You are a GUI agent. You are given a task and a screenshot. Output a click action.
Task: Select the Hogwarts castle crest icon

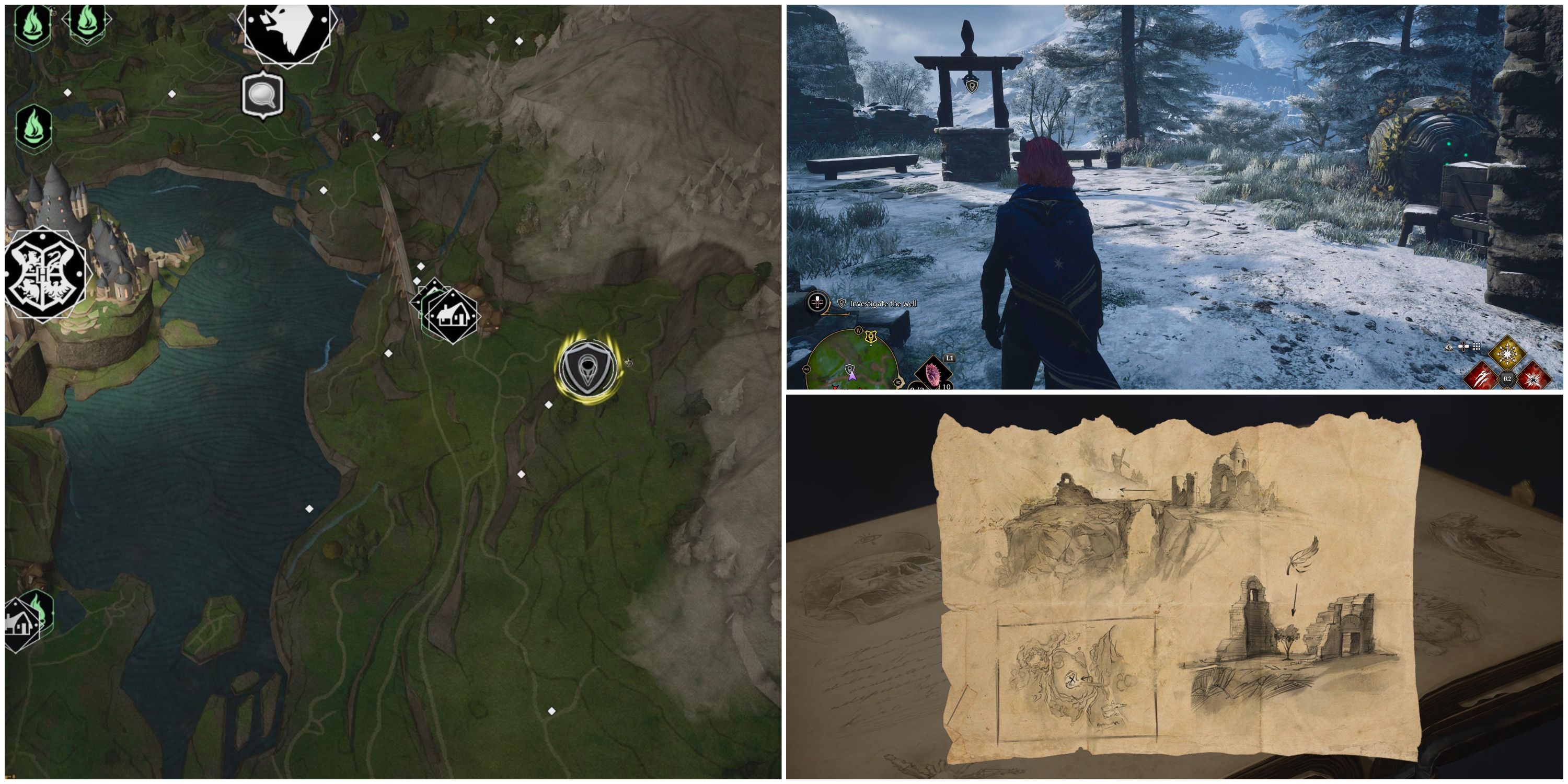tap(44, 274)
